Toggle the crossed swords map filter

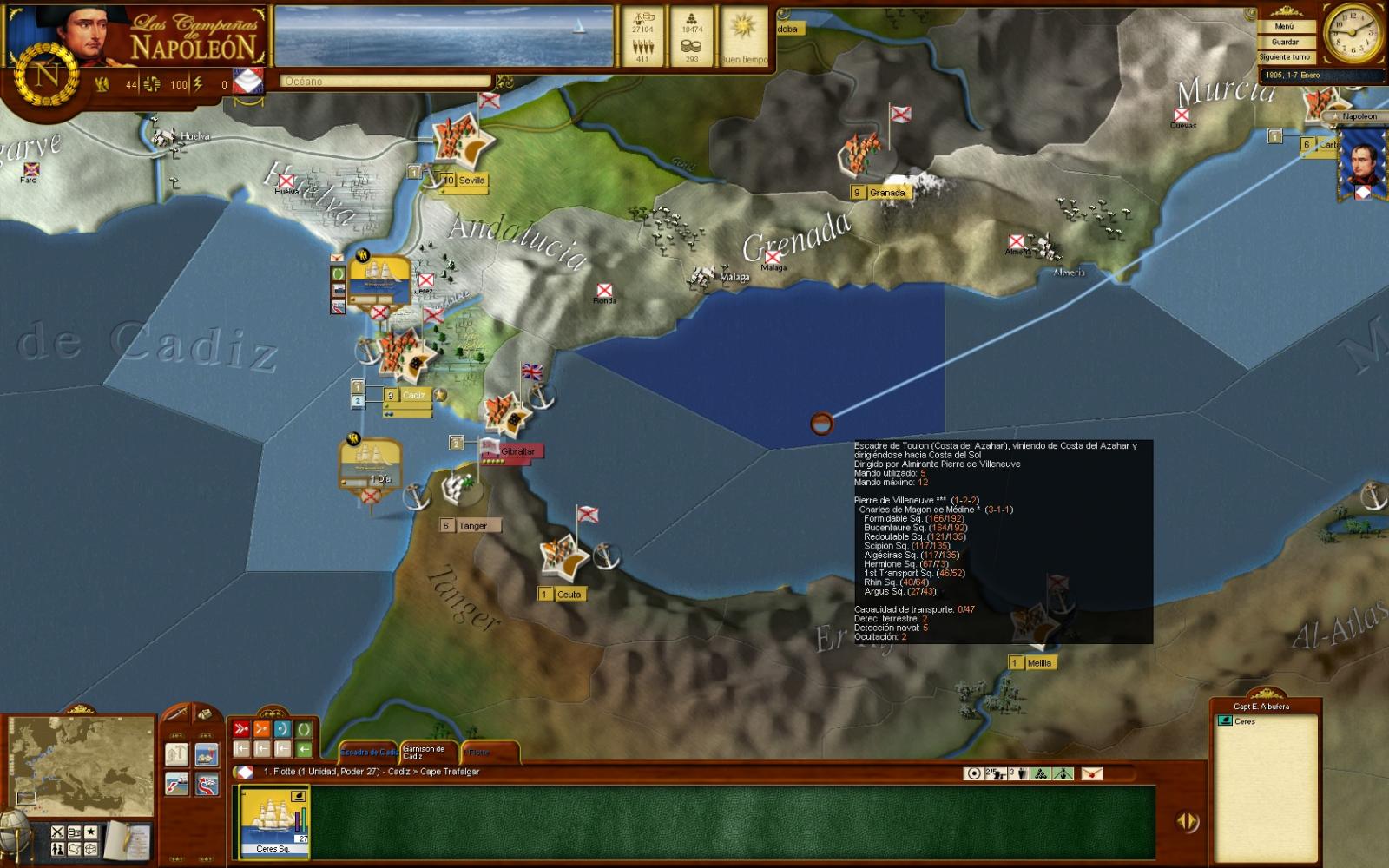tap(57, 832)
